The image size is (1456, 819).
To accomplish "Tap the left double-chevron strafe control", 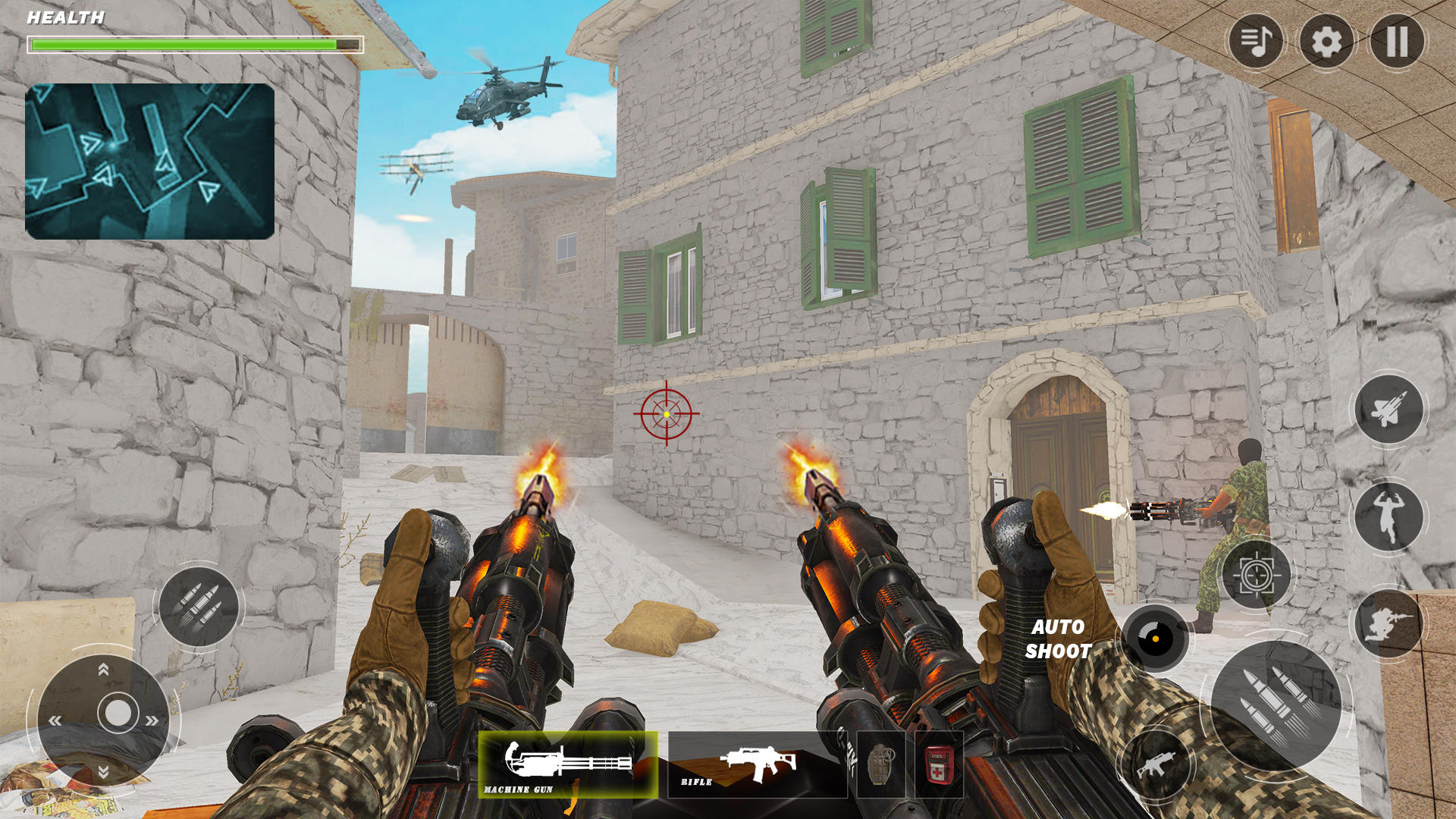I will point(55,719).
